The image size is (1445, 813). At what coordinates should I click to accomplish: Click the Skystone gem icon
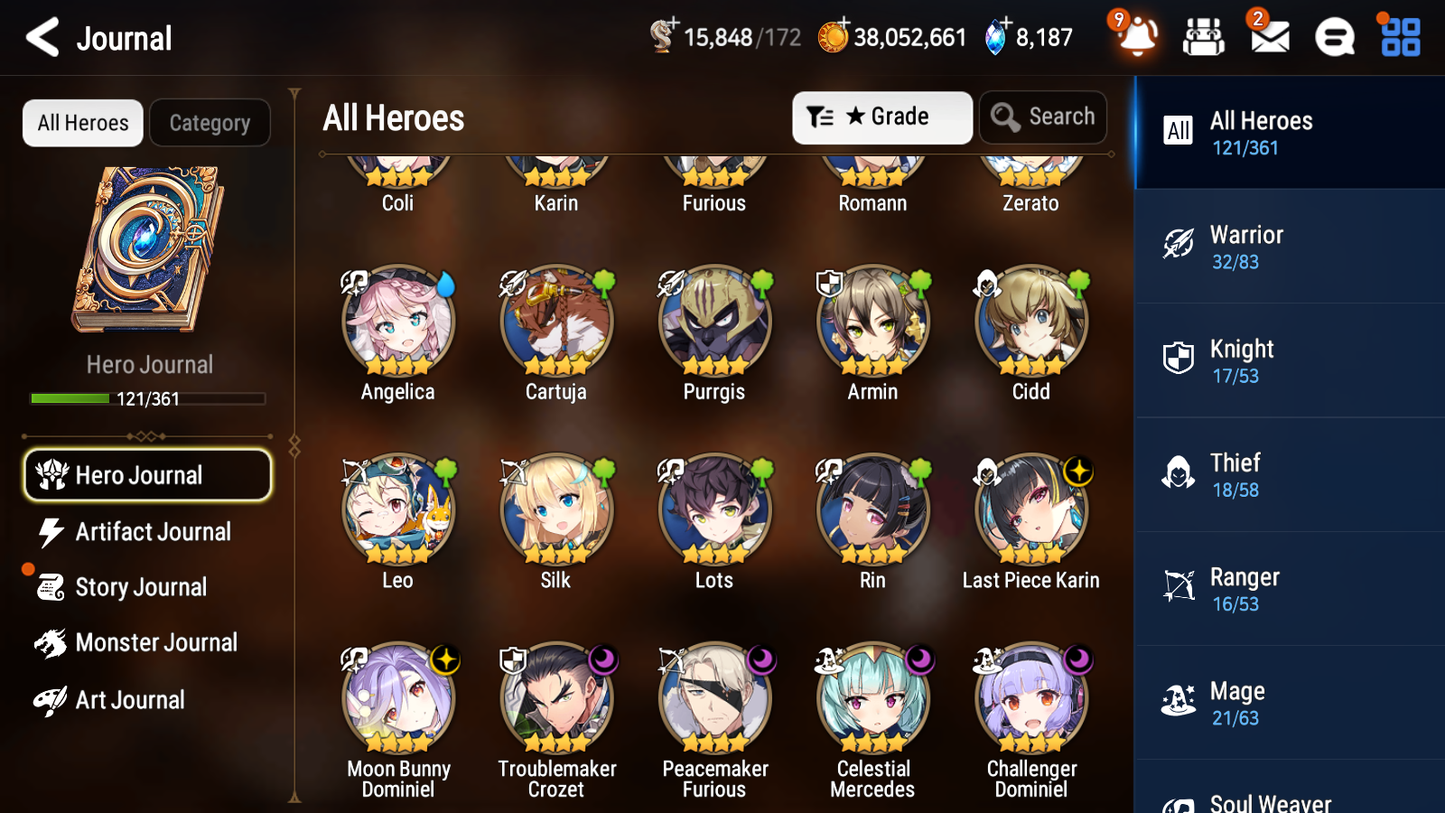click(x=995, y=36)
